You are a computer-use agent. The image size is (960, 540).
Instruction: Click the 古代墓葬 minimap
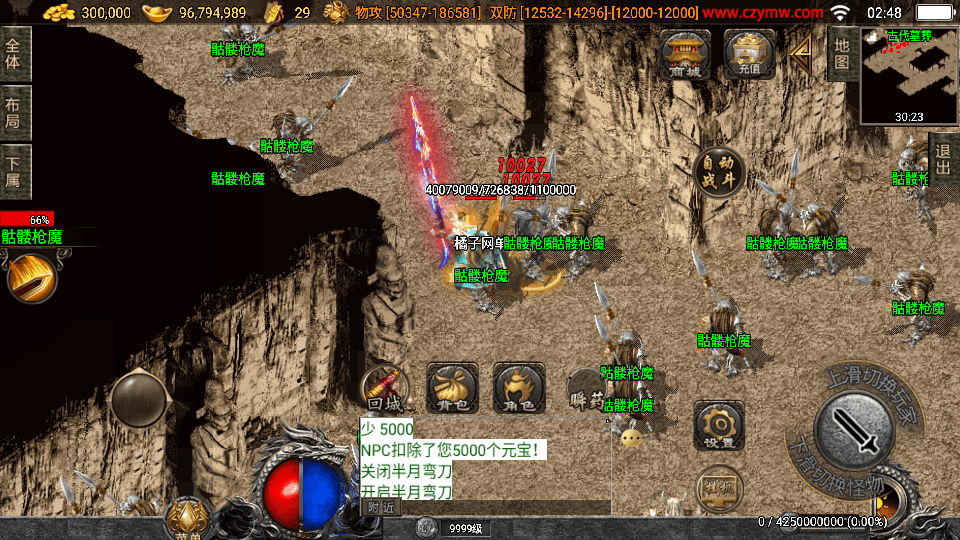(x=908, y=76)
